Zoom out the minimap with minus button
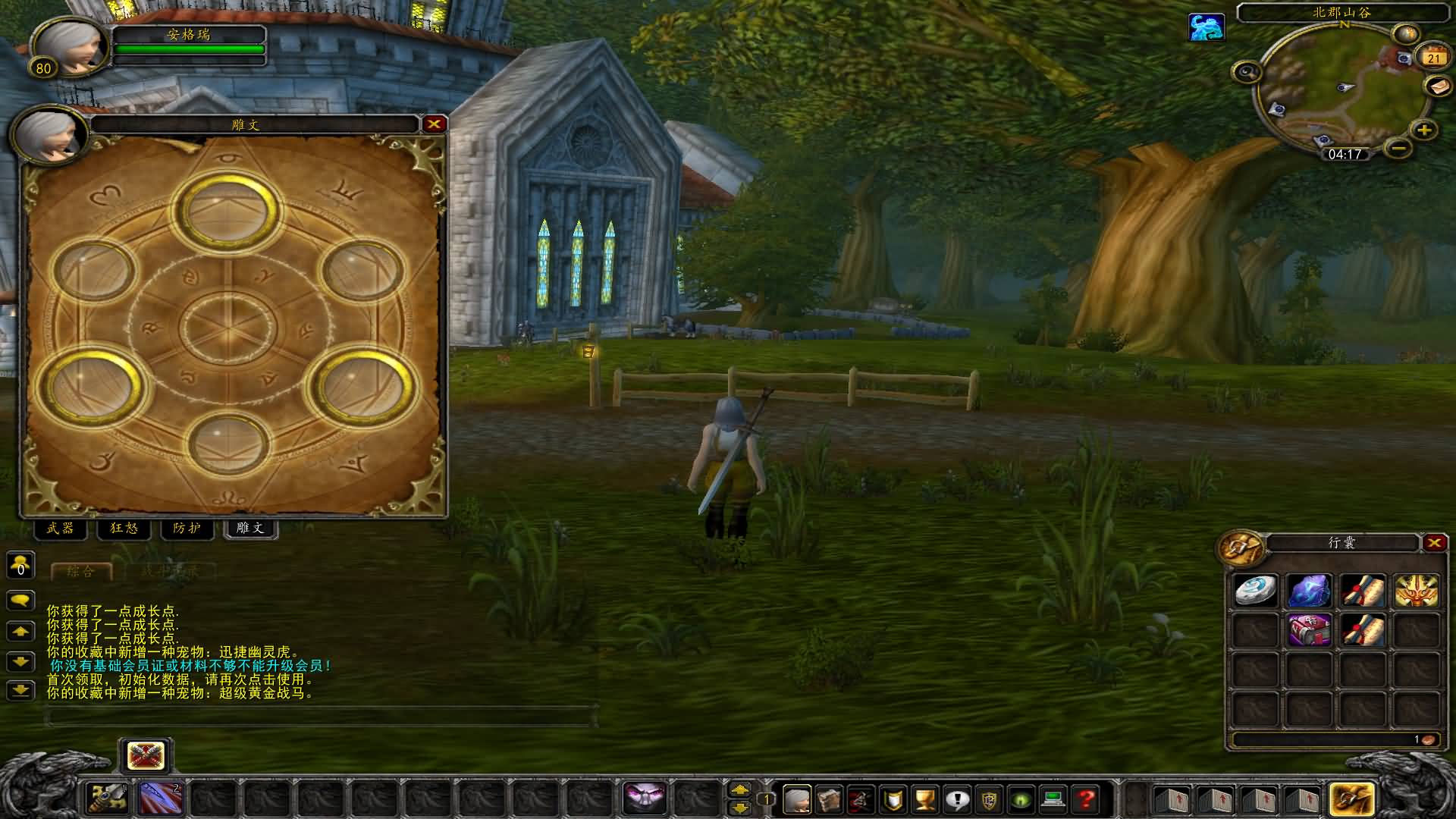This screenshot has width=1456, height=819. pyautogui.click(x=1399, y=147)
